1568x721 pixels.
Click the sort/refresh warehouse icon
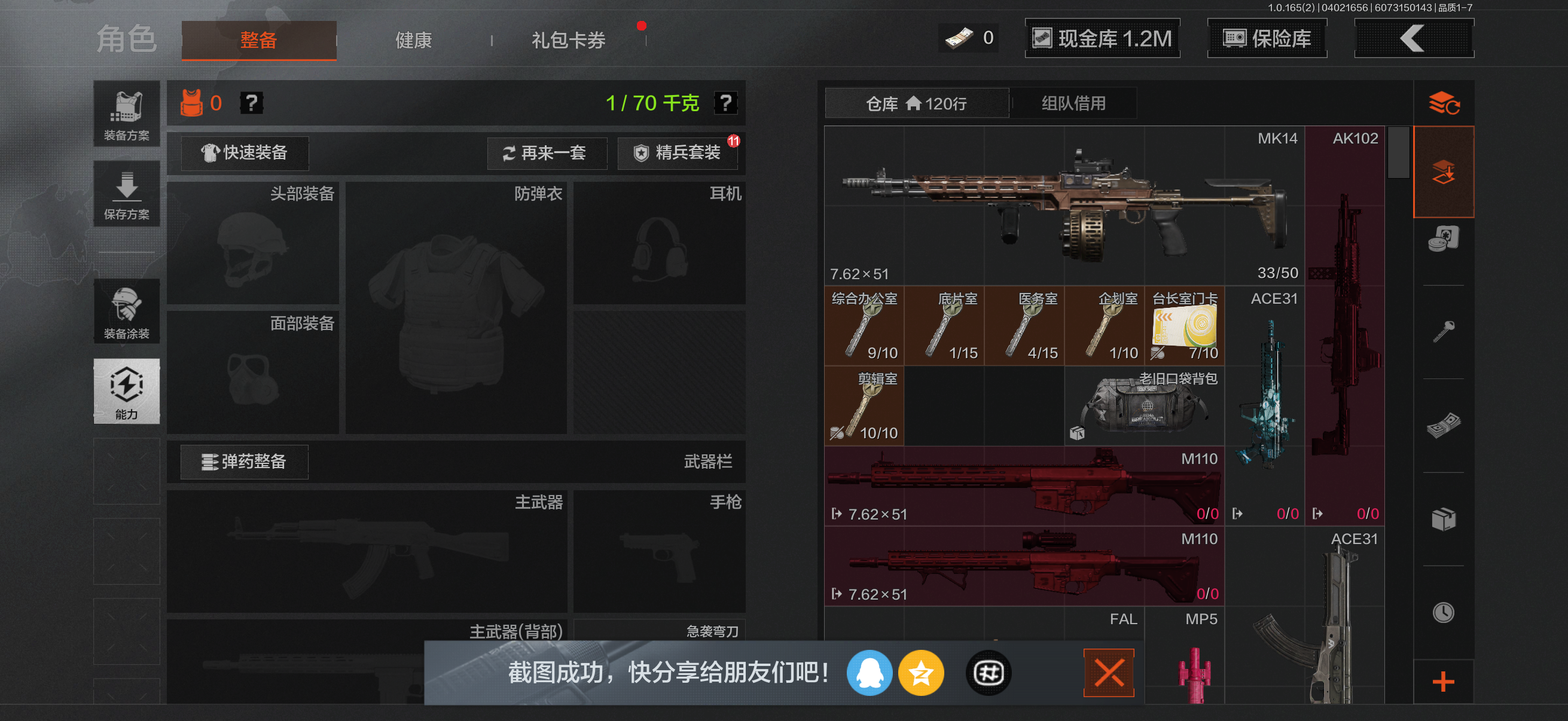tap(1444, 103)
